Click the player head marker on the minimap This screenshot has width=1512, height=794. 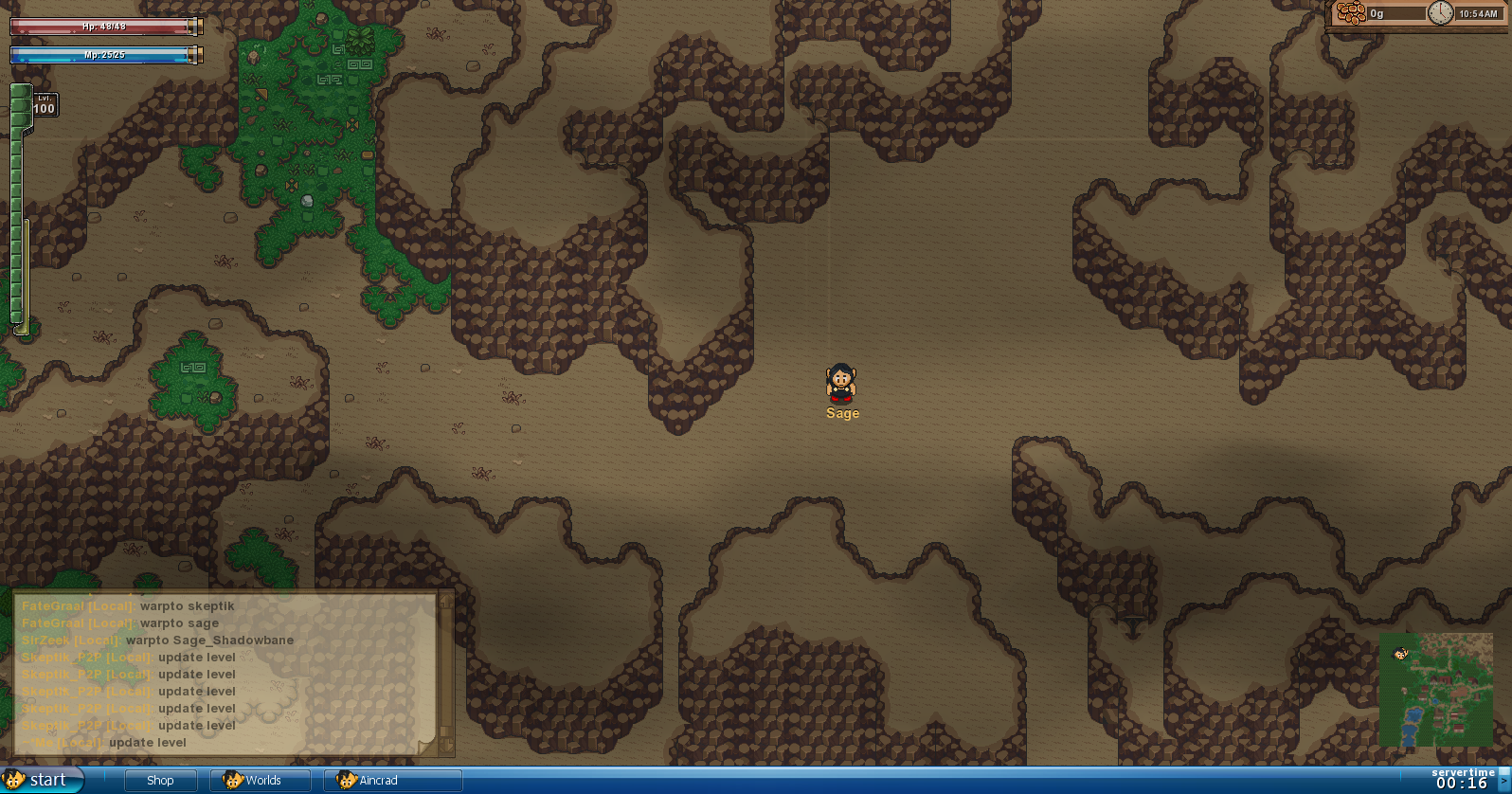1400,654
